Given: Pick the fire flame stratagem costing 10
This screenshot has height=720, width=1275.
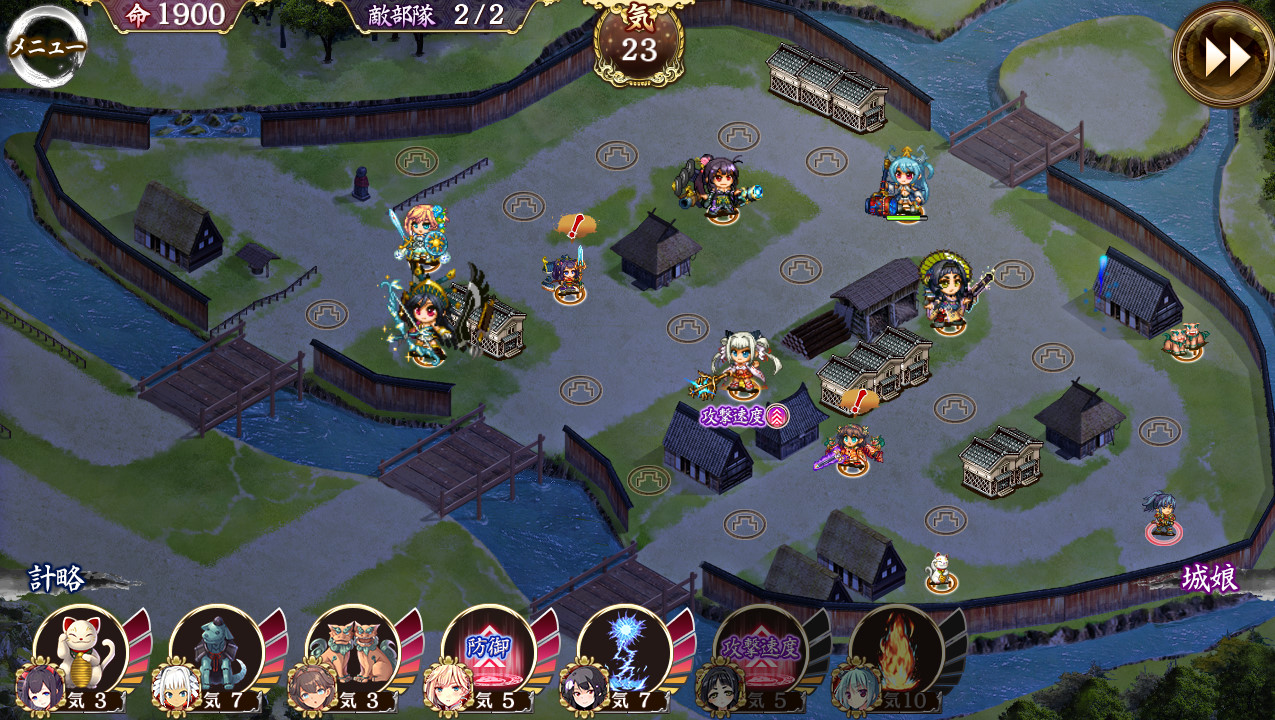Looking at the screenshot, I should coord(897,652).
